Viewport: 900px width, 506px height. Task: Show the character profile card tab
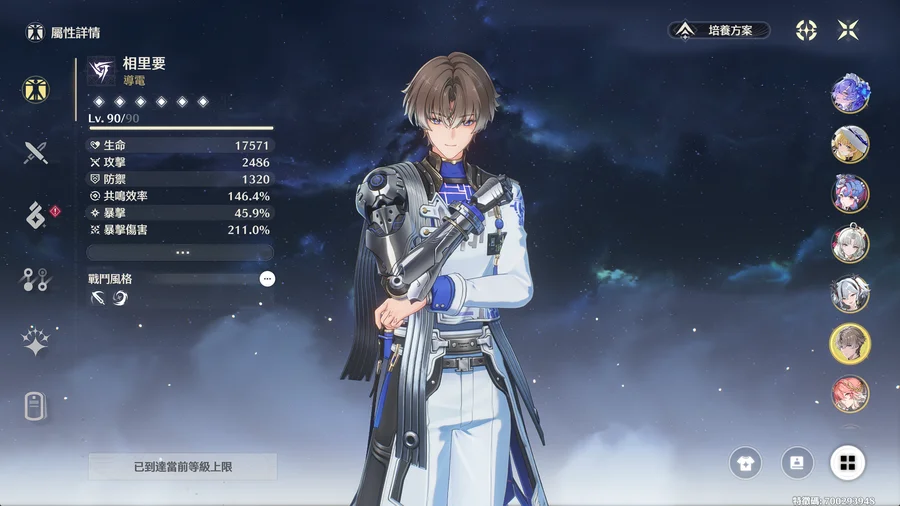click(37, 406)
